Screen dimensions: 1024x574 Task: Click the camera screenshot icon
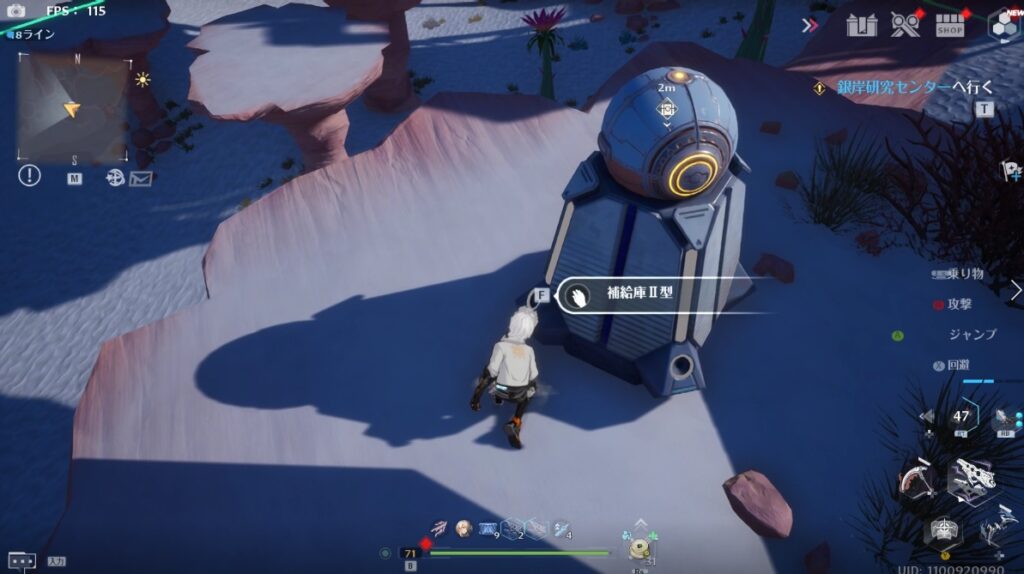coord(15,11)
